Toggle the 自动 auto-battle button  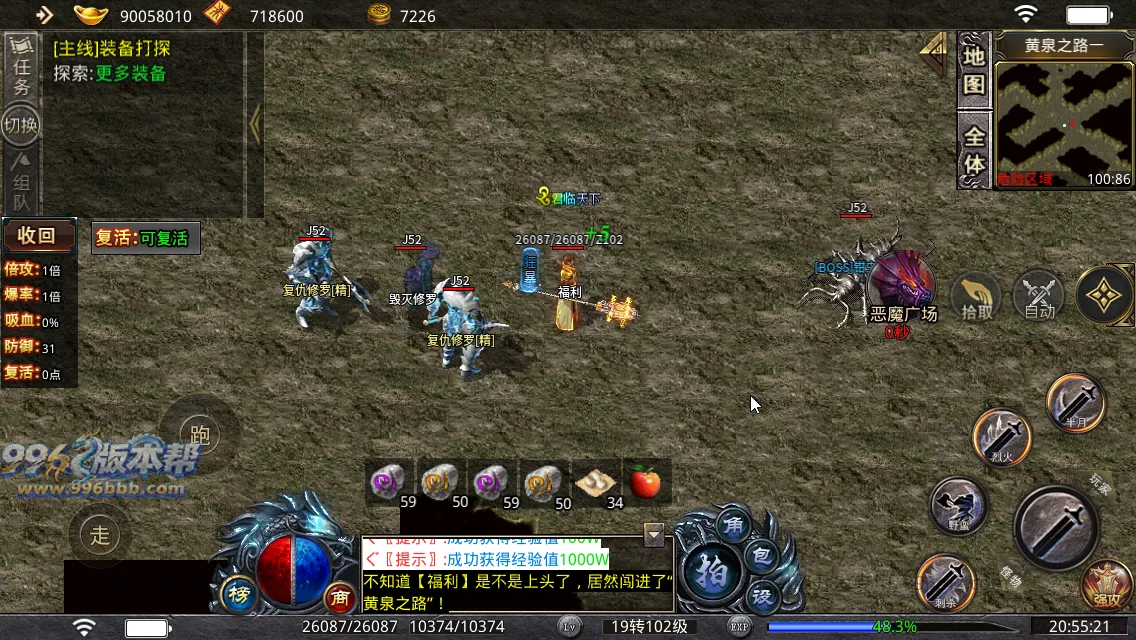pos(1039,297)
